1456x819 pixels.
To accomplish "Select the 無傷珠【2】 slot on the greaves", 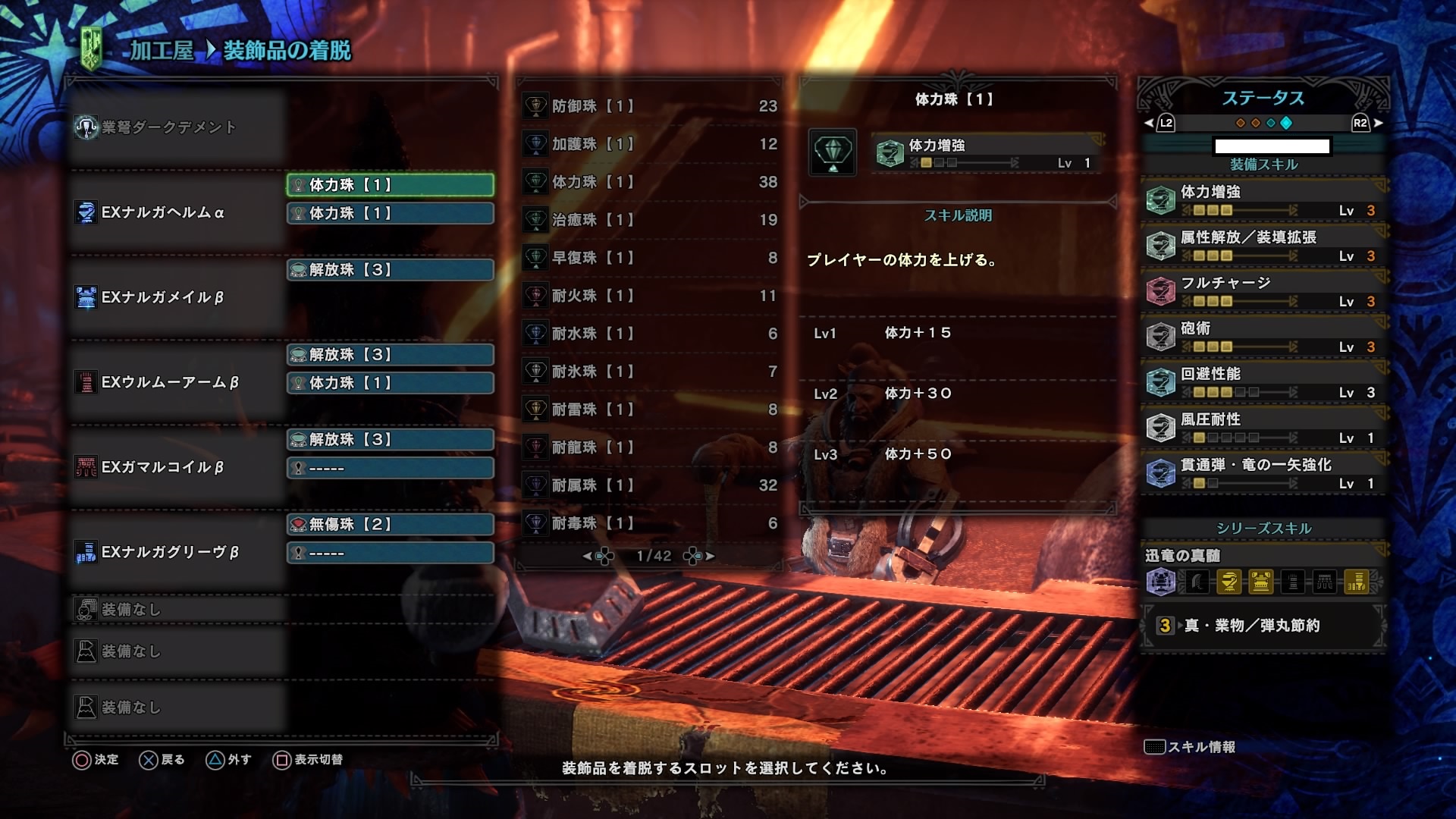I will tap(390, 525).
